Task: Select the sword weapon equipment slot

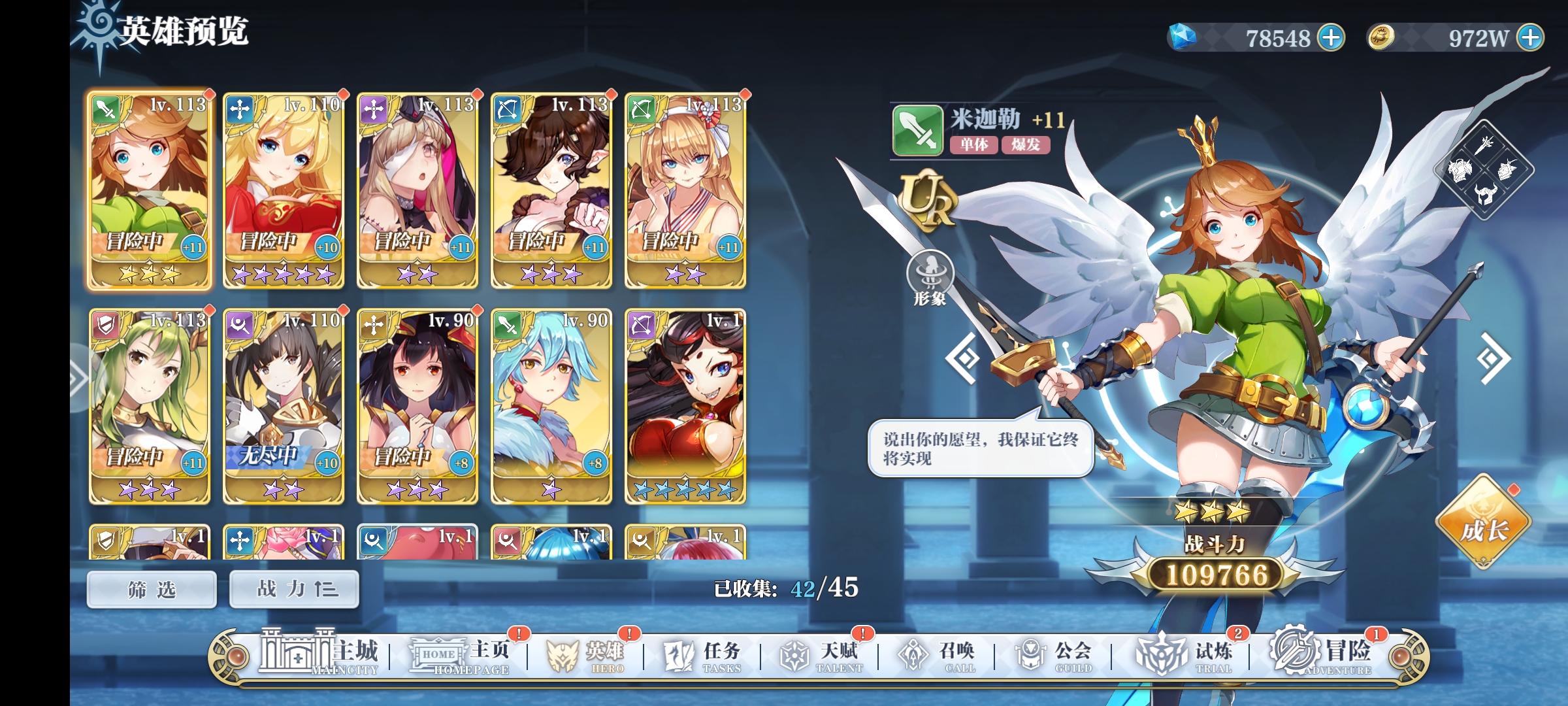Action: pyautogui.click(x=1485, y=146)
